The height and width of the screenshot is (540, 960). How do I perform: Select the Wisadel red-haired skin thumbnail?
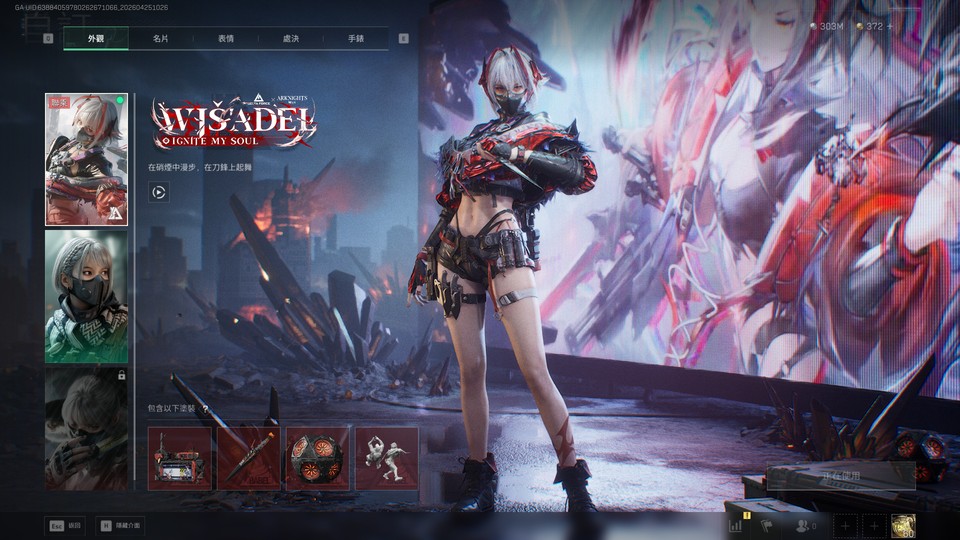(x=86, y=159)
